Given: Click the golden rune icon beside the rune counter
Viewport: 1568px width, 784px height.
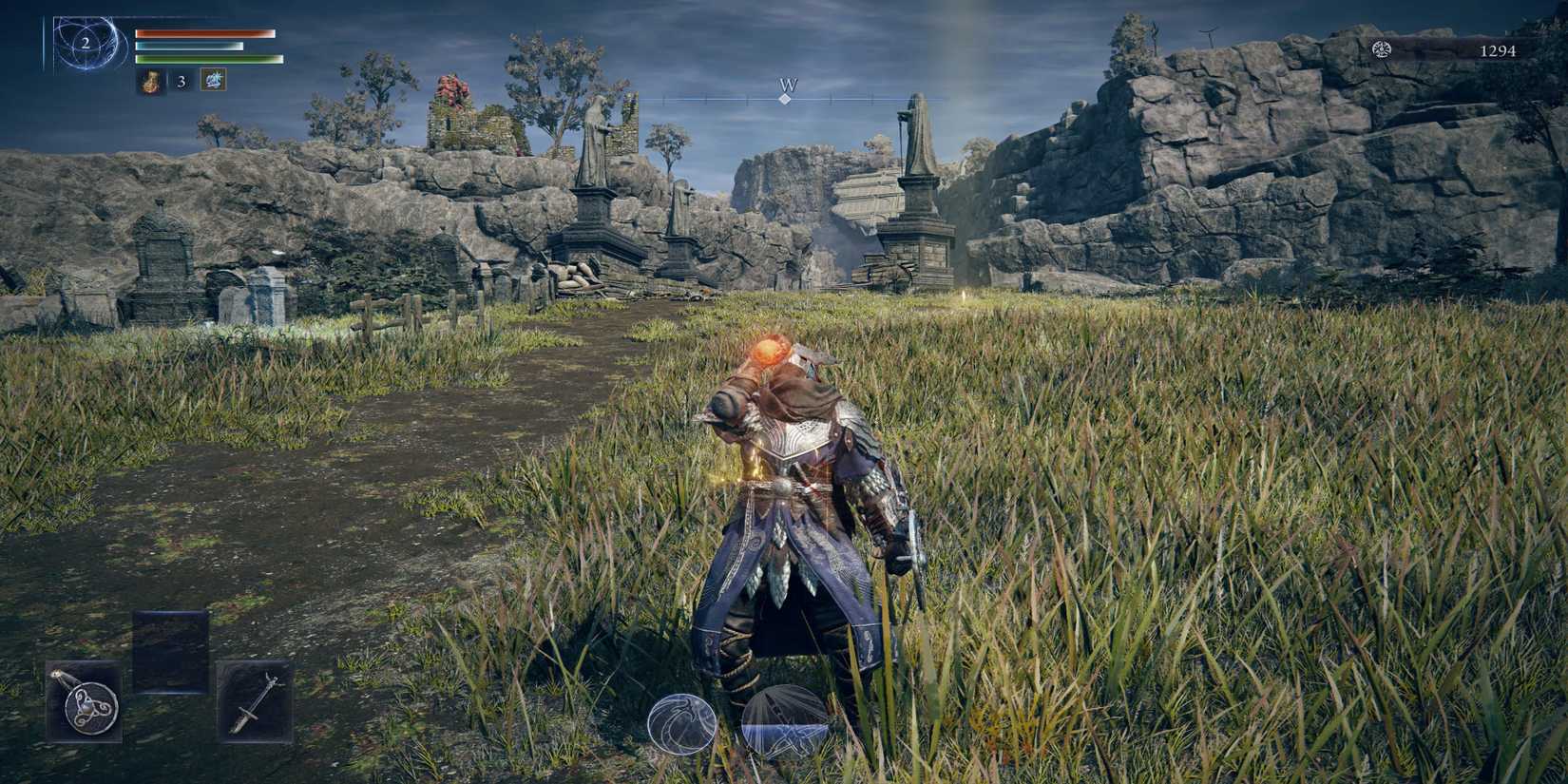Looking at the screenshot, I should coord(1383,51).
